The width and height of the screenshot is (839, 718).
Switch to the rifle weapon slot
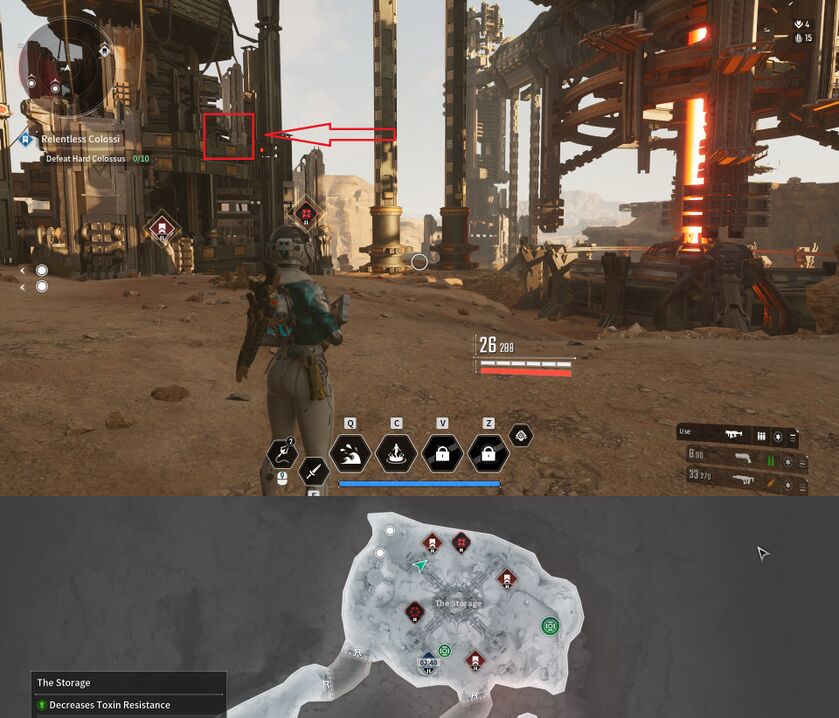[x=741, y=484]
